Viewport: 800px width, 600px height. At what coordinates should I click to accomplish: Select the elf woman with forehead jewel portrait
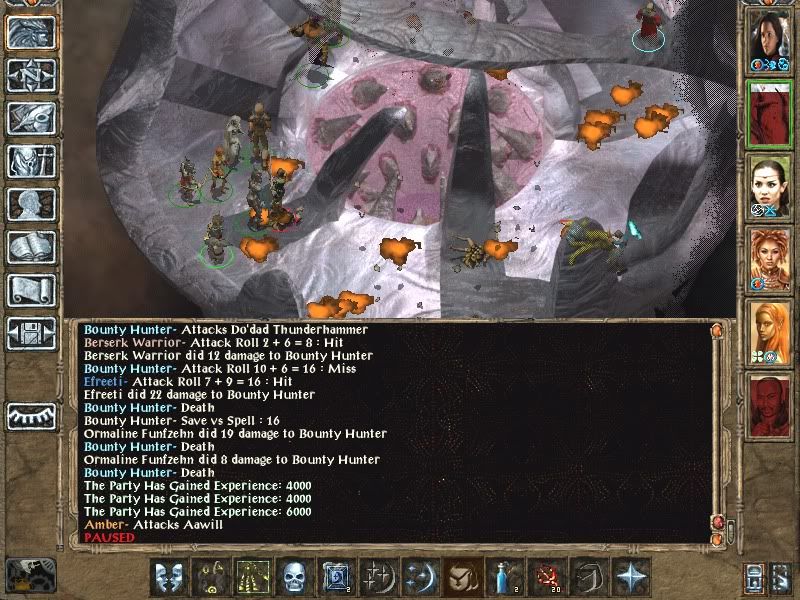click(770, 186)
